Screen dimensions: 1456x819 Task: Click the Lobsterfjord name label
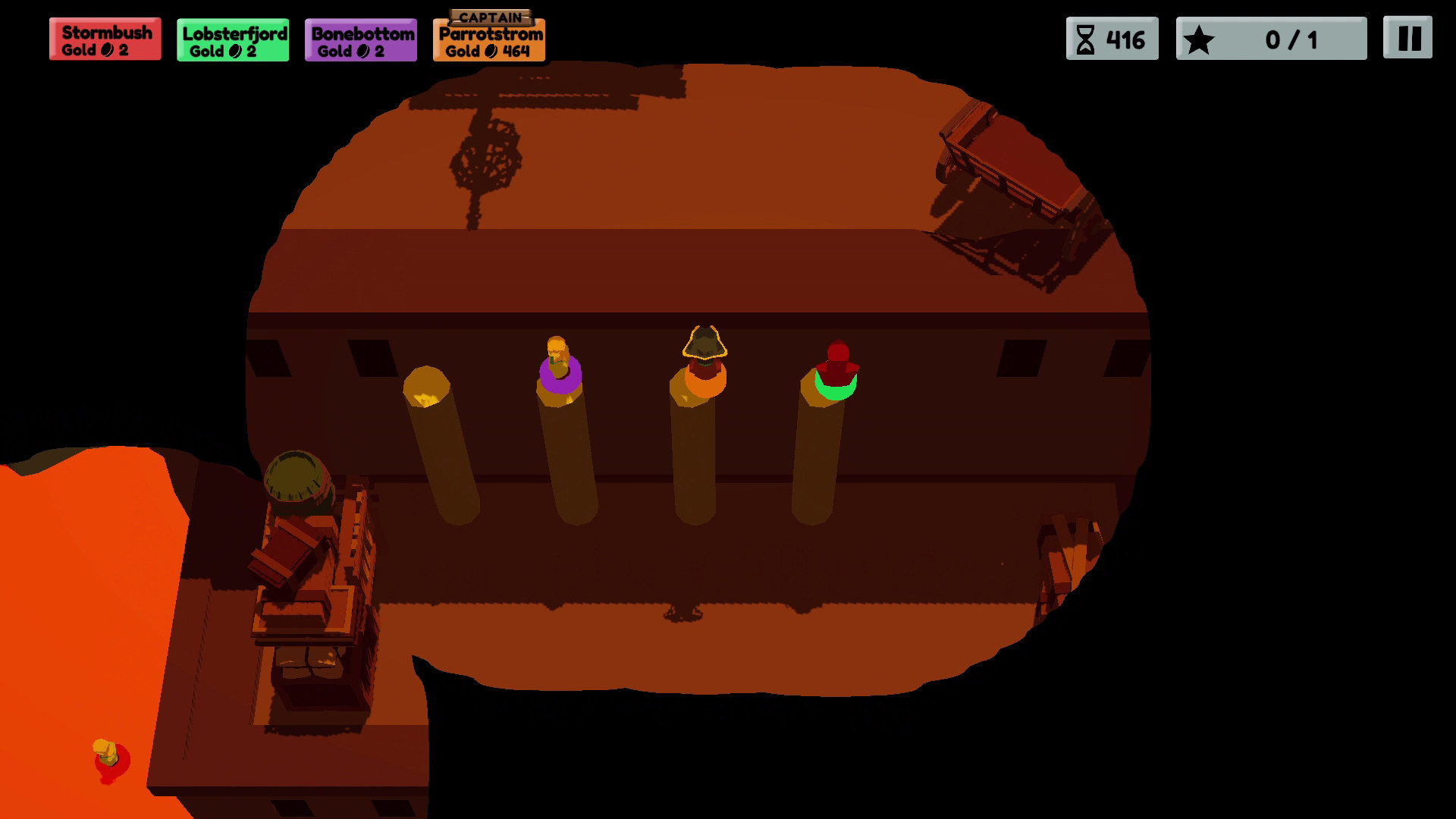point(232,33)
